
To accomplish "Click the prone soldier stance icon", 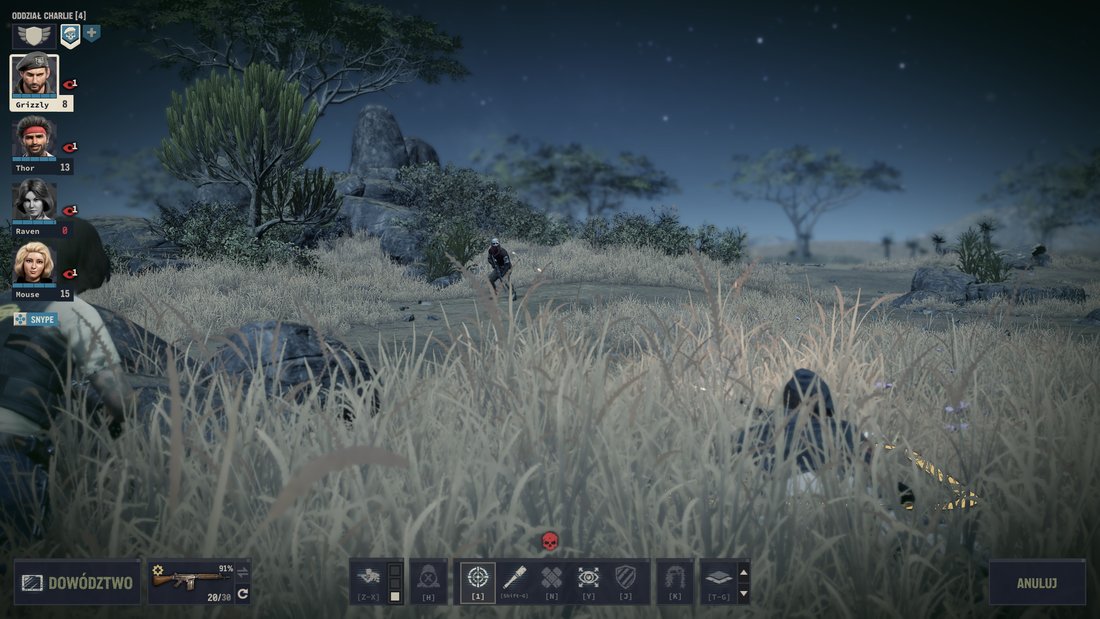I will [368, 577].
